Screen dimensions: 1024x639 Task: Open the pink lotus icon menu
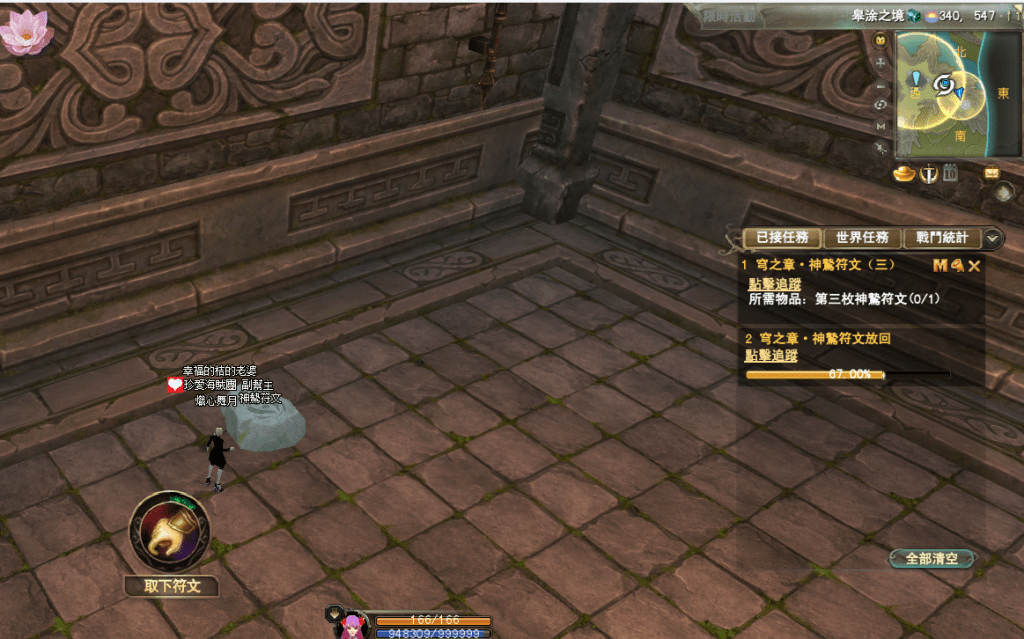25,31
